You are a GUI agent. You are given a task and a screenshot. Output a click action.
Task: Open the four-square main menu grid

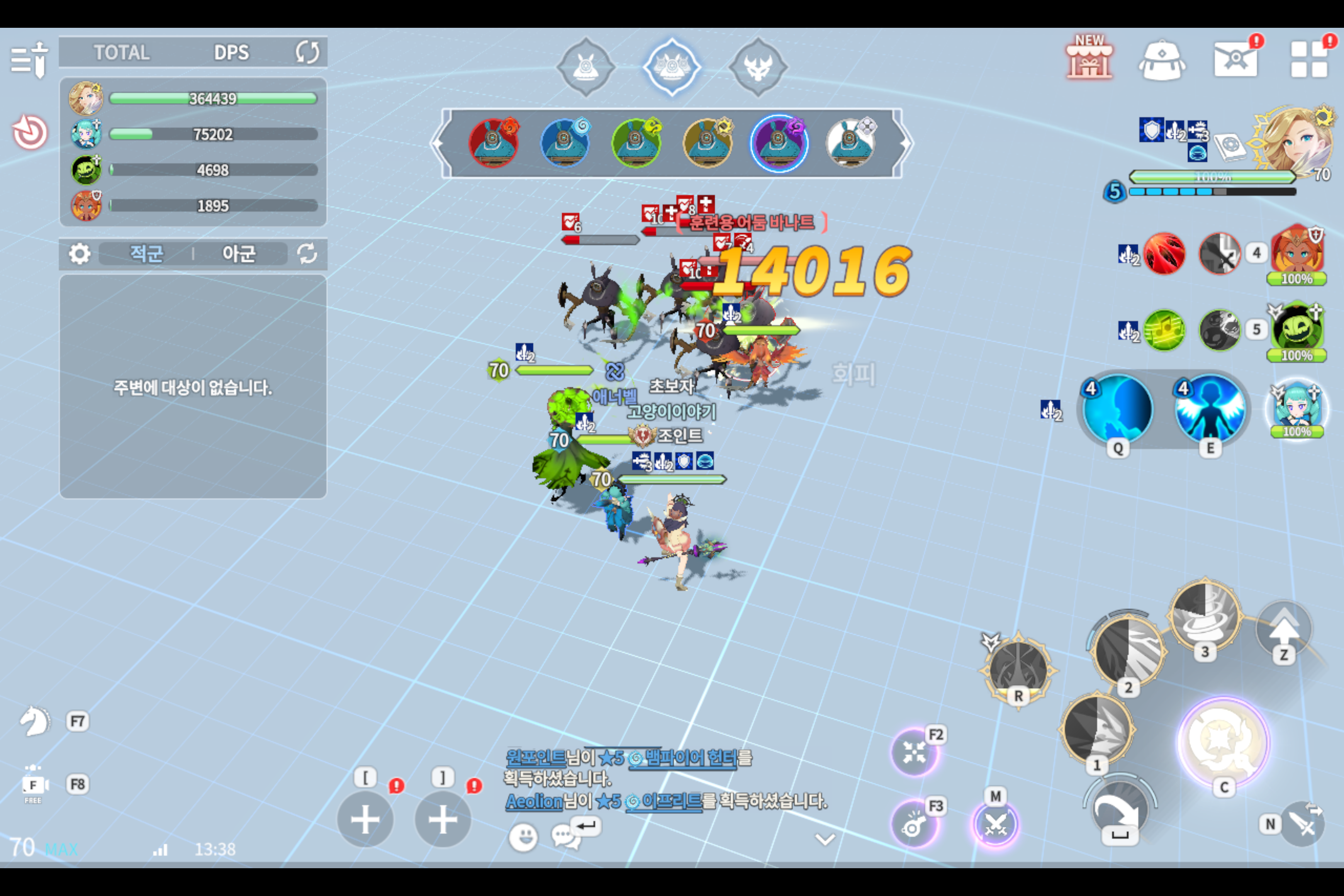click(x=1309, y=60)
